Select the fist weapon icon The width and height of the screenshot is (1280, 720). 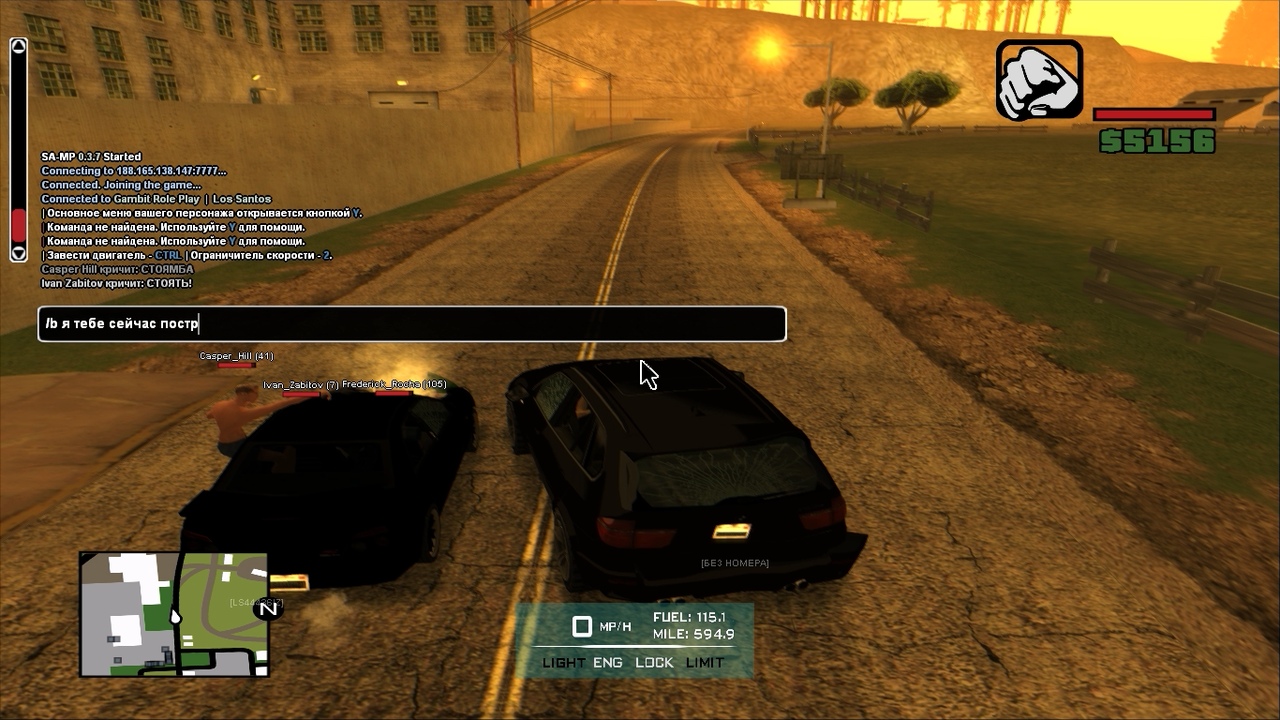(1039, 80)
